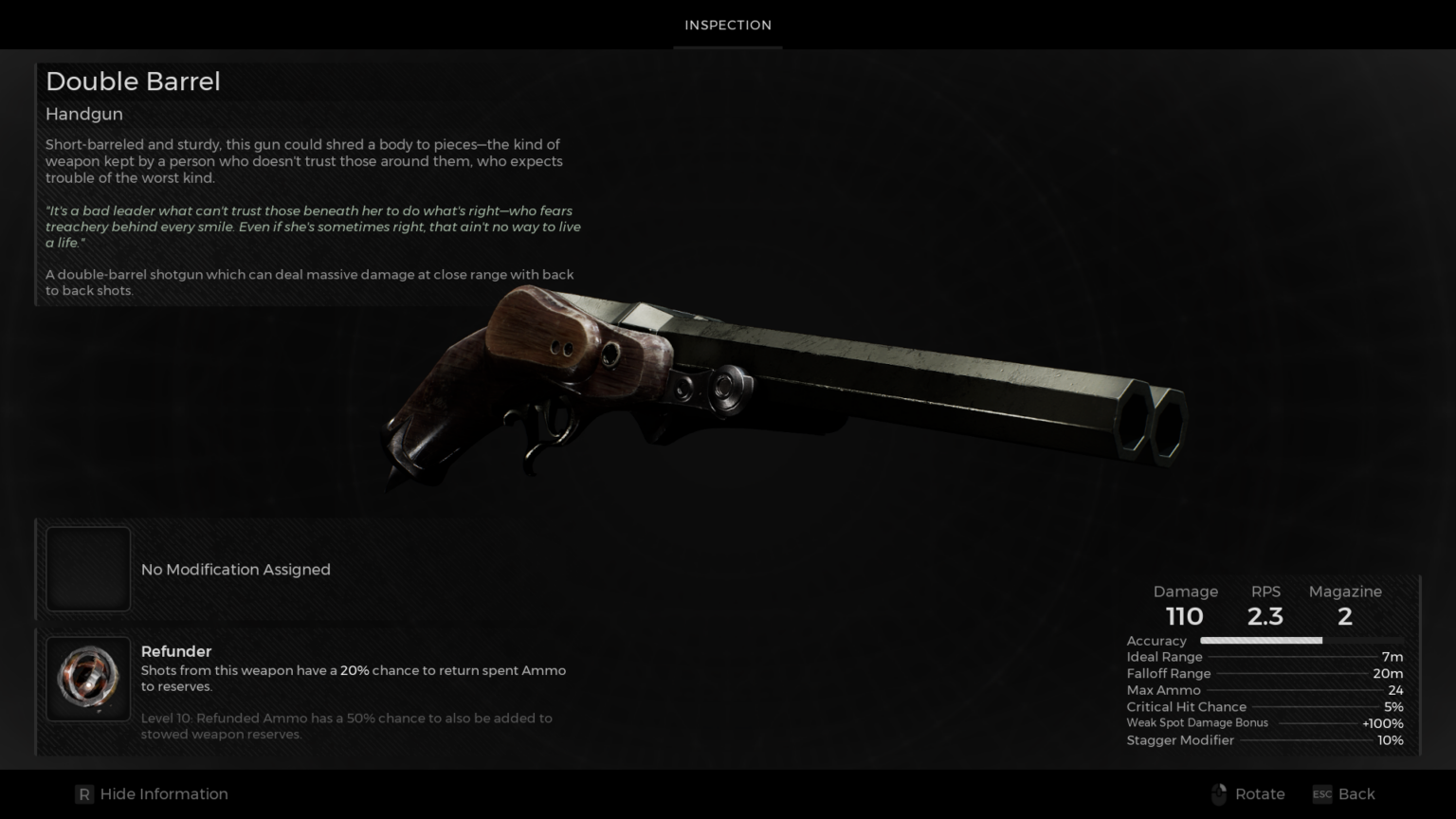The width and height of the screenshot is (1456, 819).
Task: Click the mouse Rotate icon
Action: coord(1220,794)
